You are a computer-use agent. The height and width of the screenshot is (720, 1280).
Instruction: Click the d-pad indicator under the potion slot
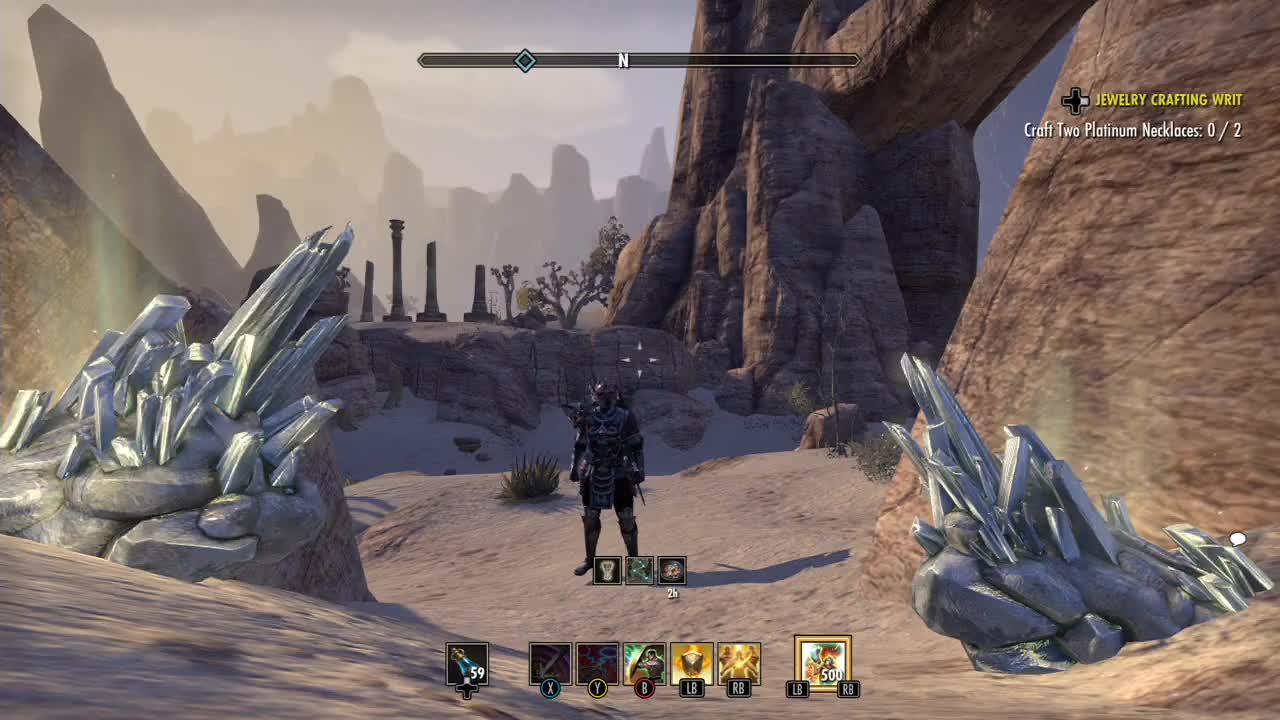click(465, 691)
